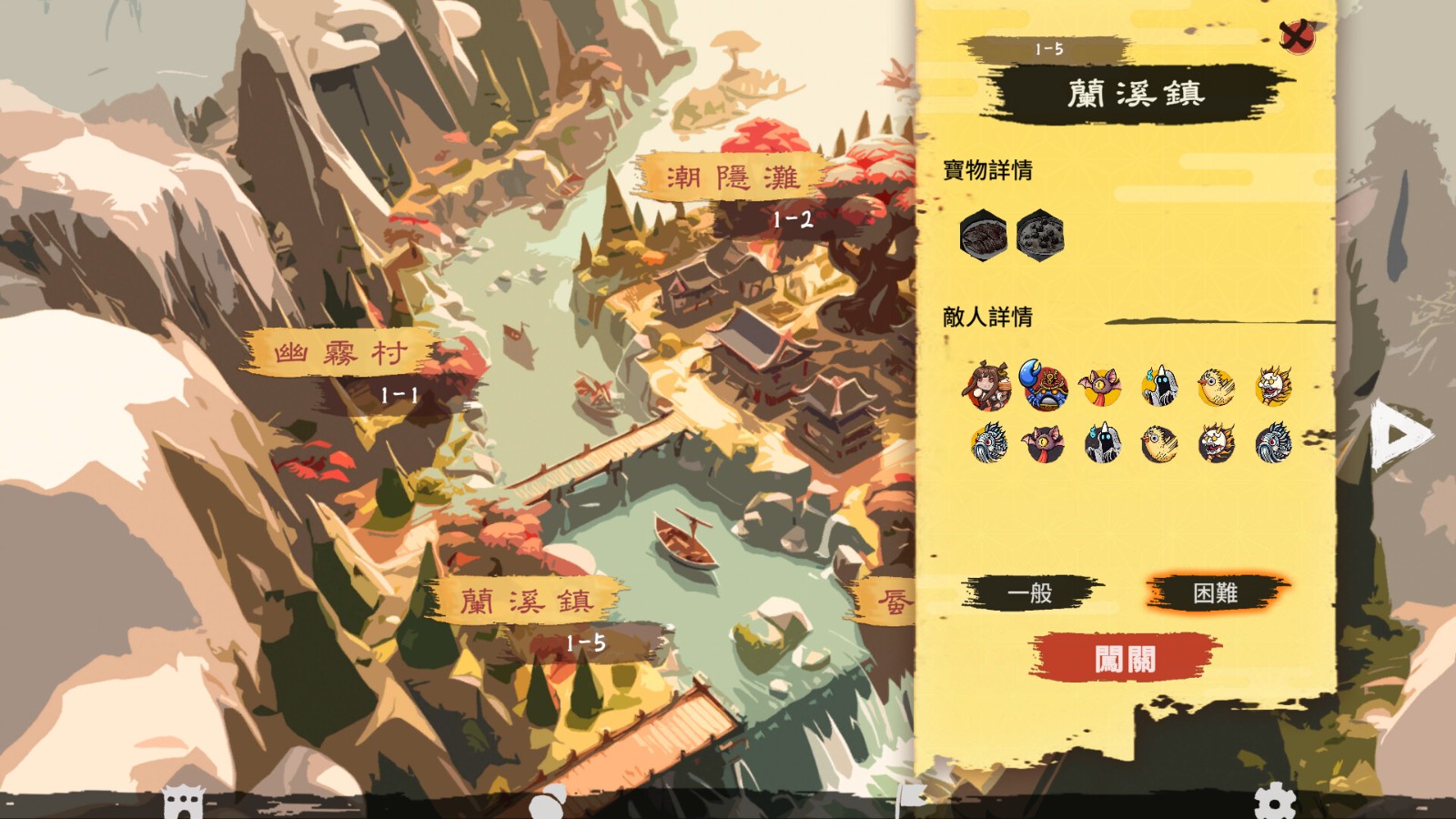
Task: Open the castle icon in bottom bar
Action: (184, 804)
